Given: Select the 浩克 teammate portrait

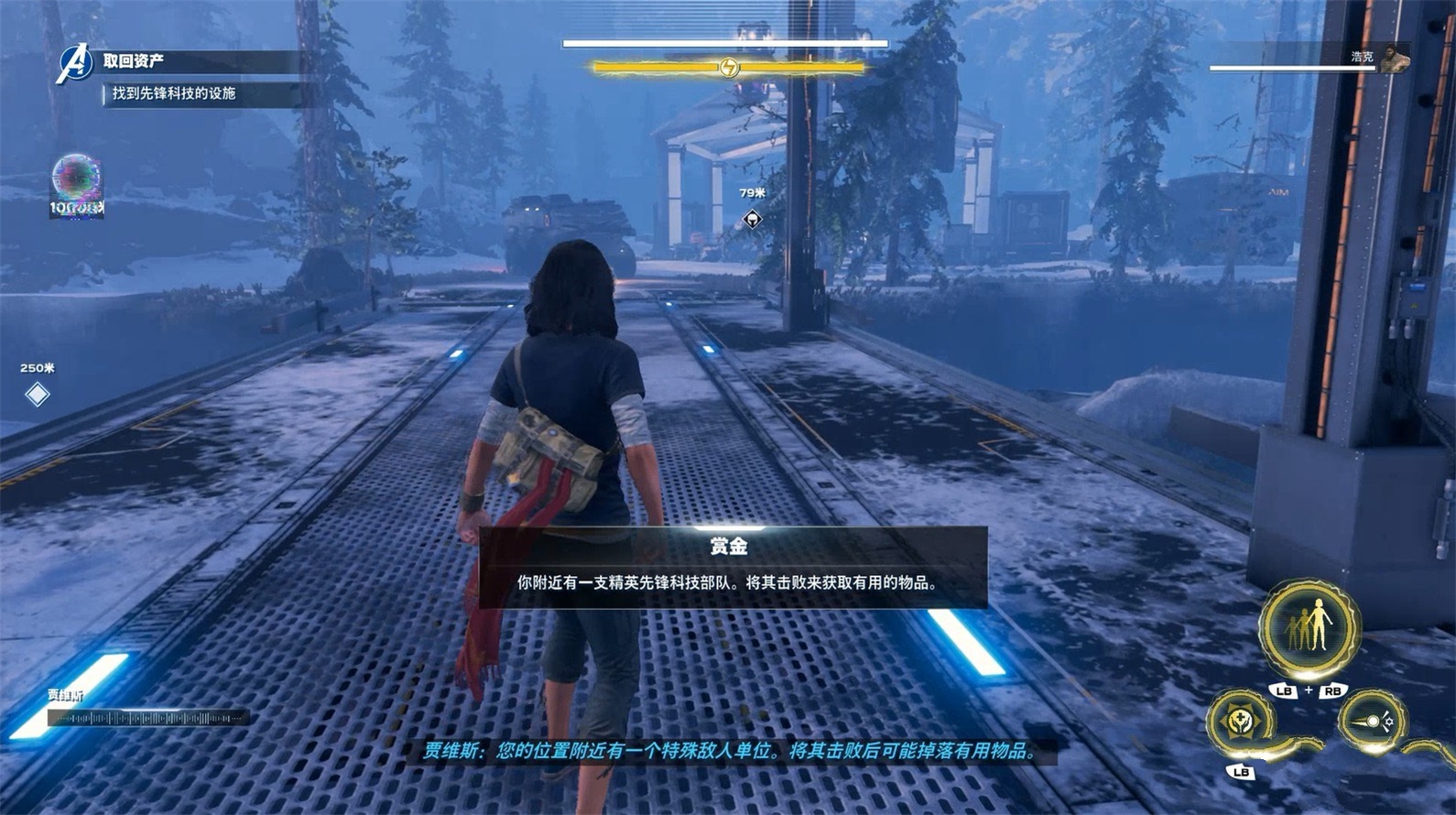Looking at the screenshot, I should (1395, 59).
